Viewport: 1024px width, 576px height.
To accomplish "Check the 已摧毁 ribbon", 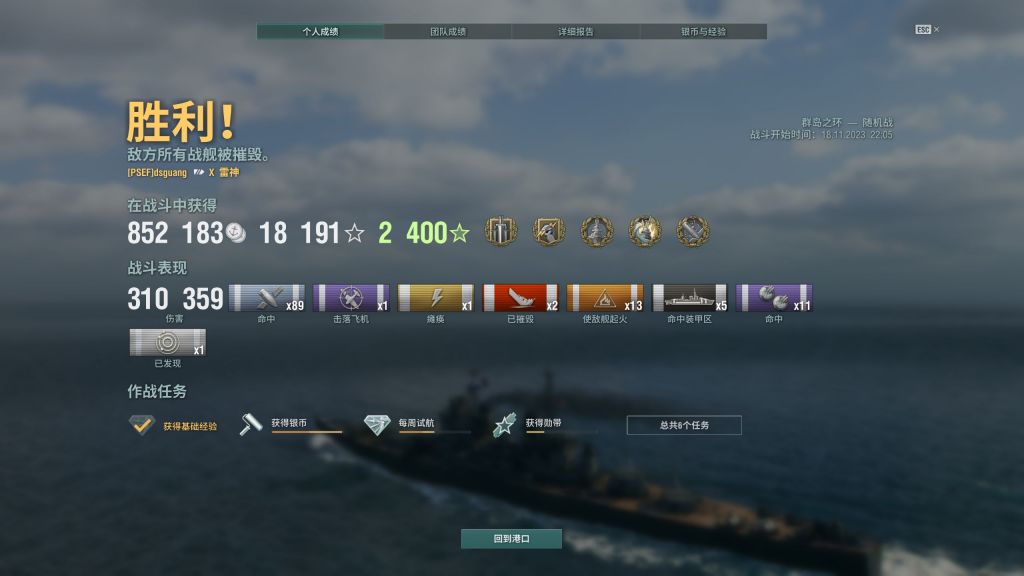I will tap(520, 298).
